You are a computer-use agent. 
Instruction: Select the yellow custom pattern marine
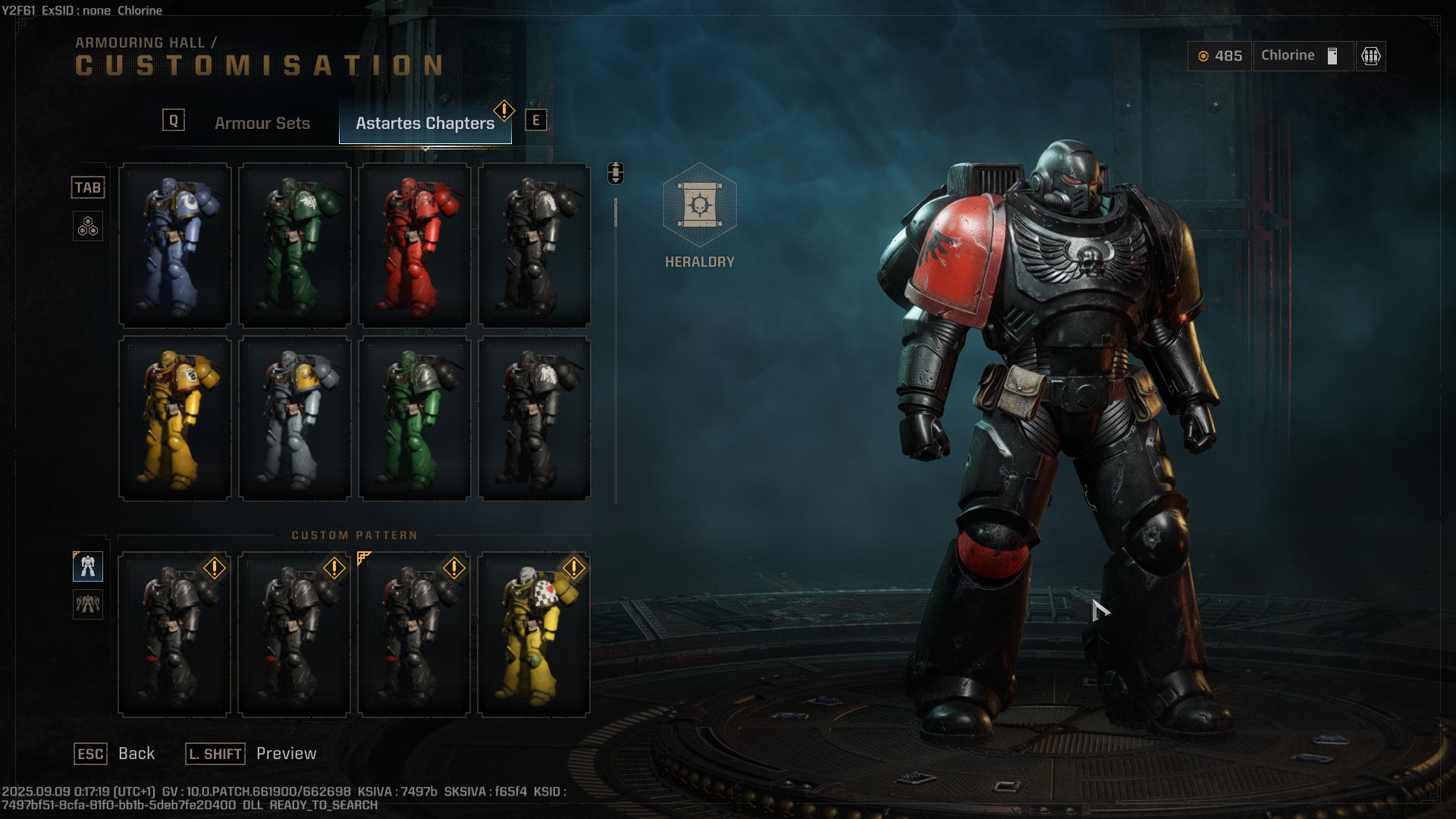point(533,634)
